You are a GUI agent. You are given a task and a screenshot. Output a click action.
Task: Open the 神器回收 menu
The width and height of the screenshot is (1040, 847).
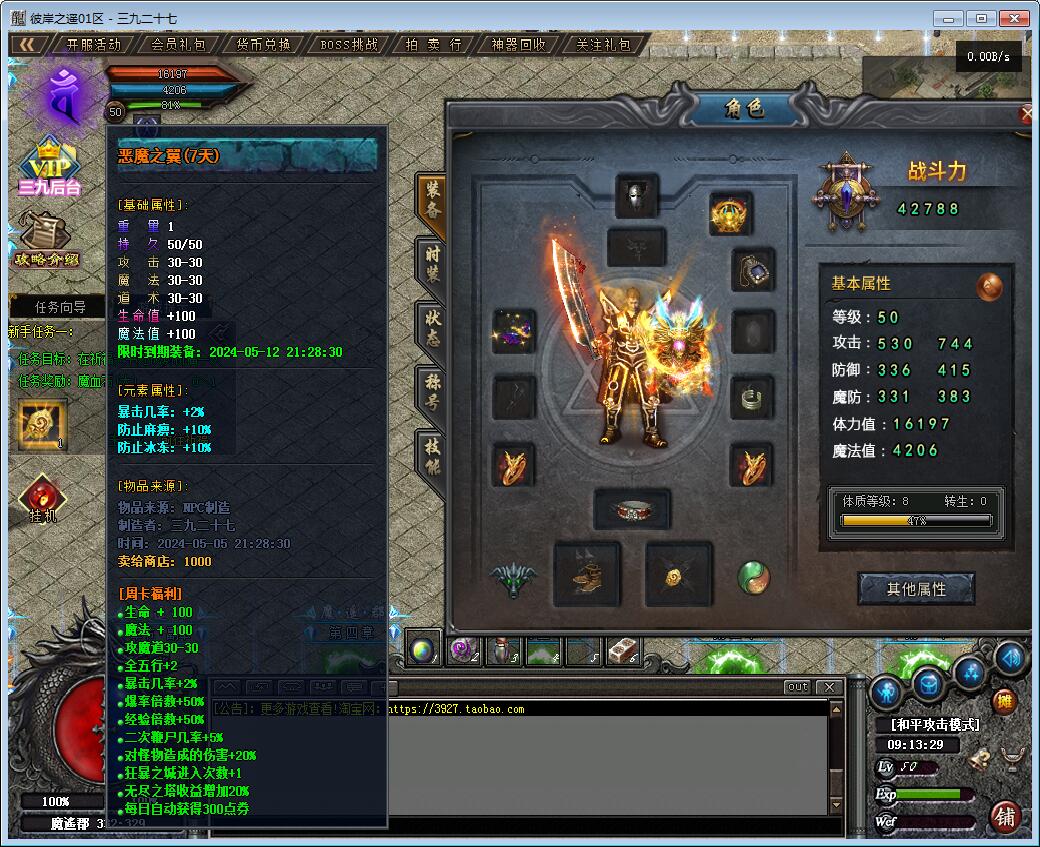tap(519, 44)
